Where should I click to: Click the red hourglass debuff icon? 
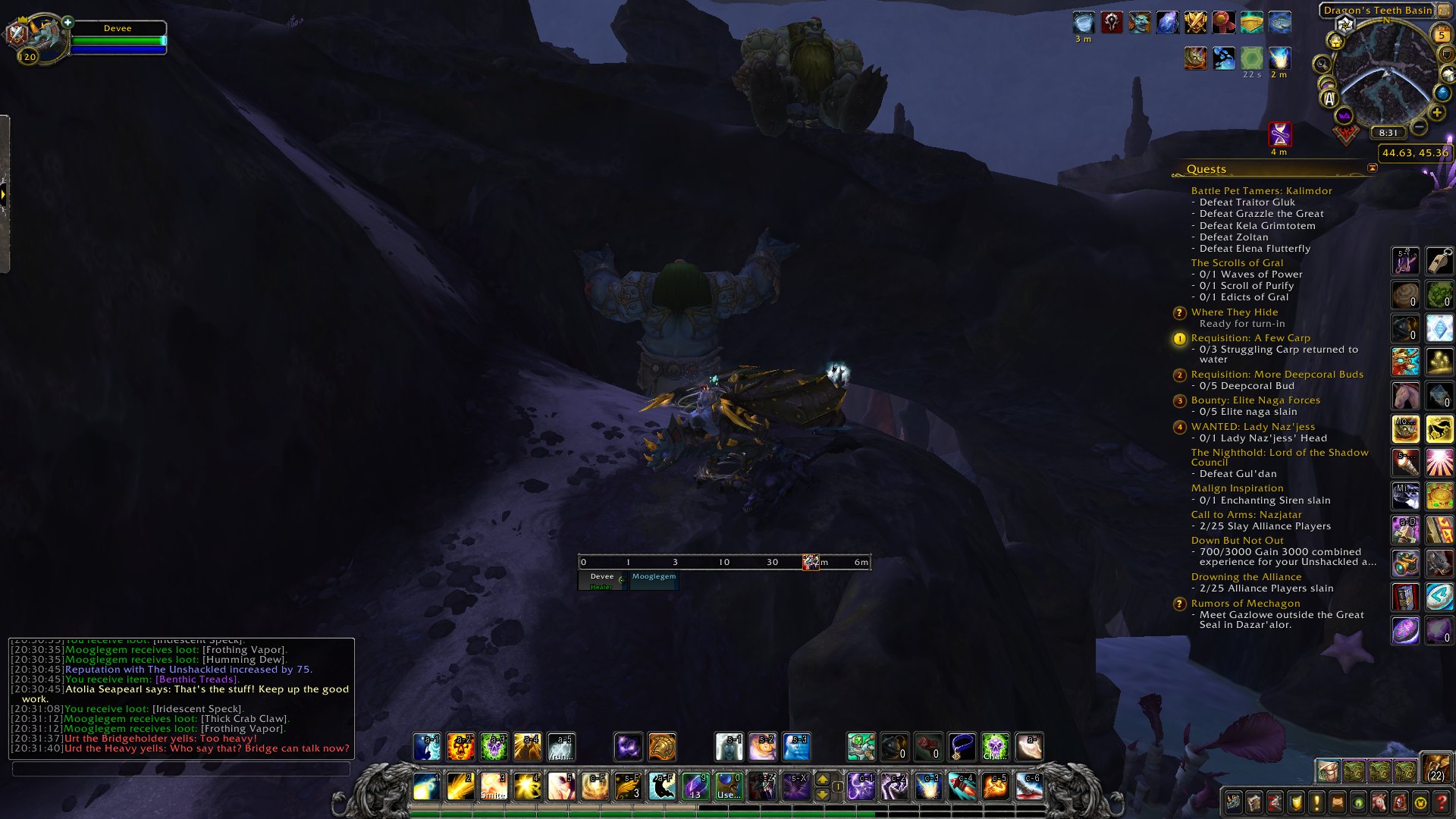pyautogui.click(x=1279, y=134)
